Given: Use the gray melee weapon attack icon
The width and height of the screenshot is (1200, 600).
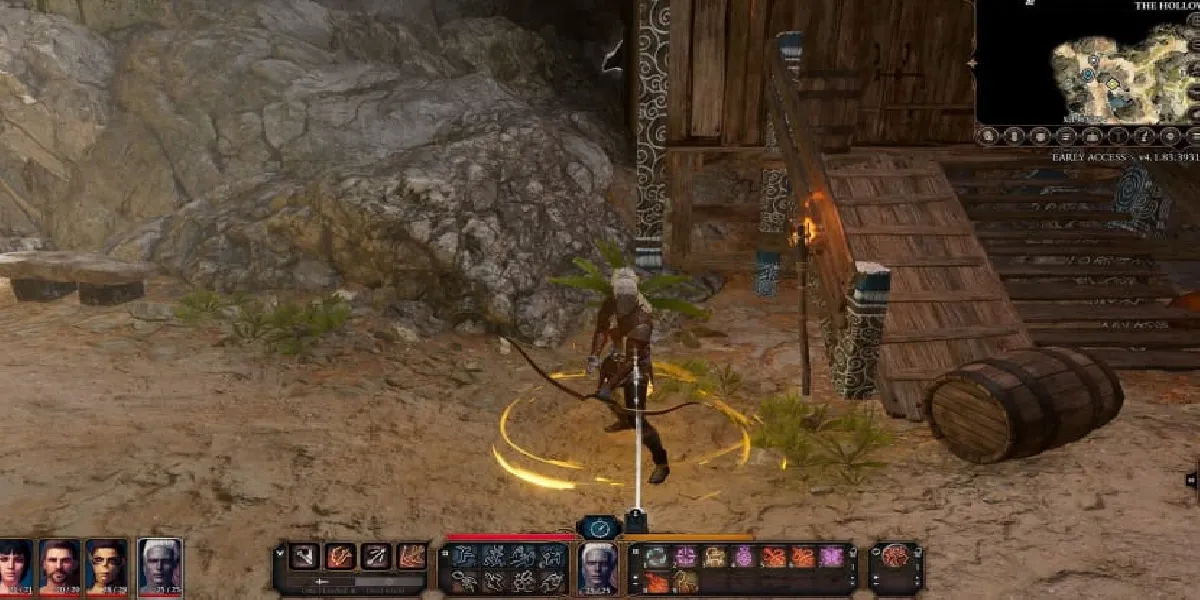Looking at the screenshot, I should (x=304, y=557).
